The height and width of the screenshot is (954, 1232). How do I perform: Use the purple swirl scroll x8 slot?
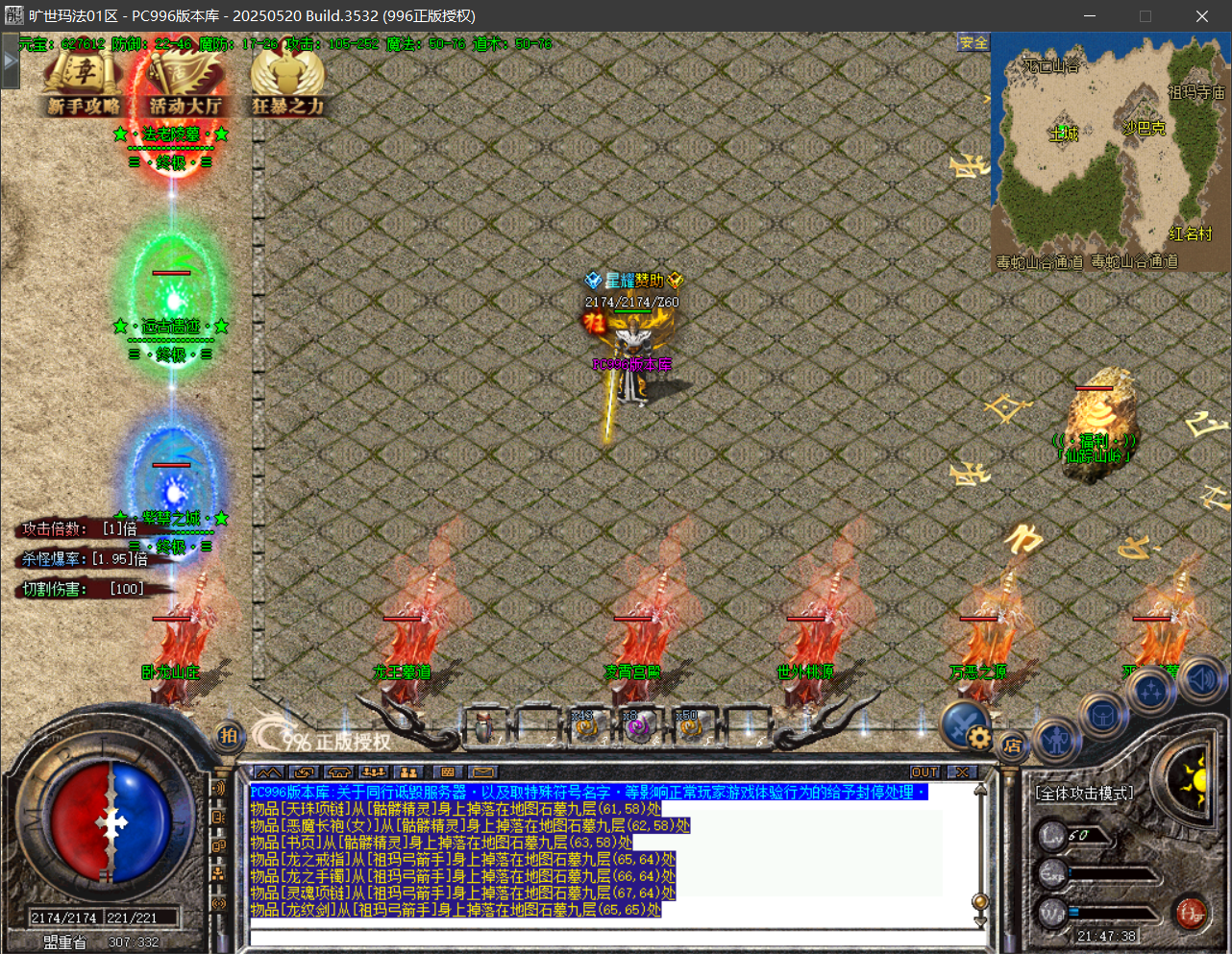[x=635, y=729]
